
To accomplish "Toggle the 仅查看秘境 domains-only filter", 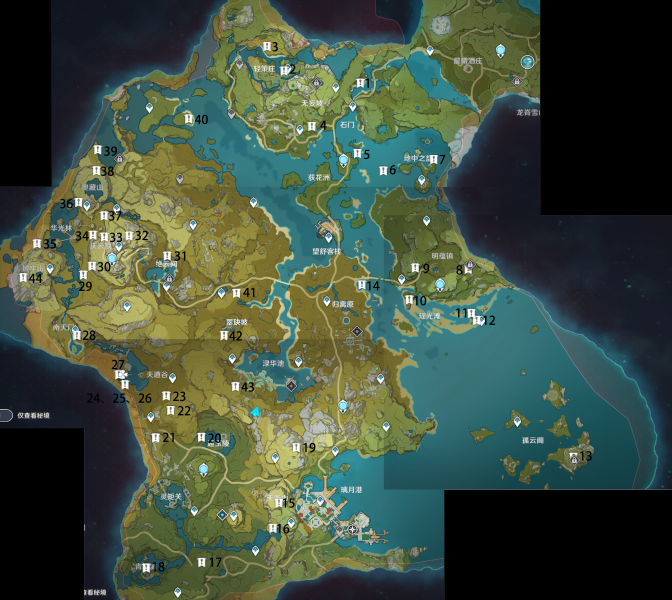I will tap(7, 414).
